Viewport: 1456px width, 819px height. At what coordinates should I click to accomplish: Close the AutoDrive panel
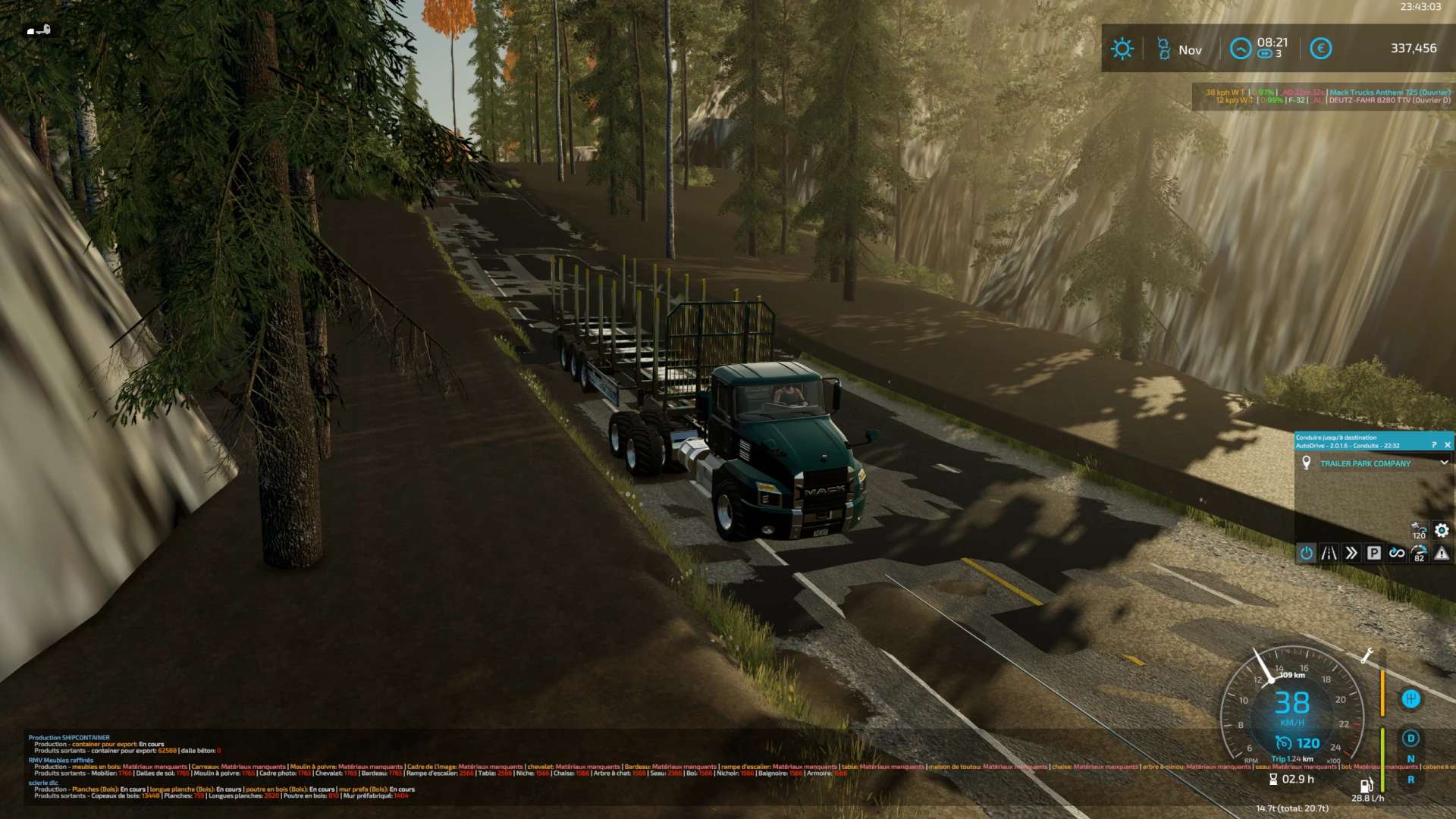coord(1447,445)
